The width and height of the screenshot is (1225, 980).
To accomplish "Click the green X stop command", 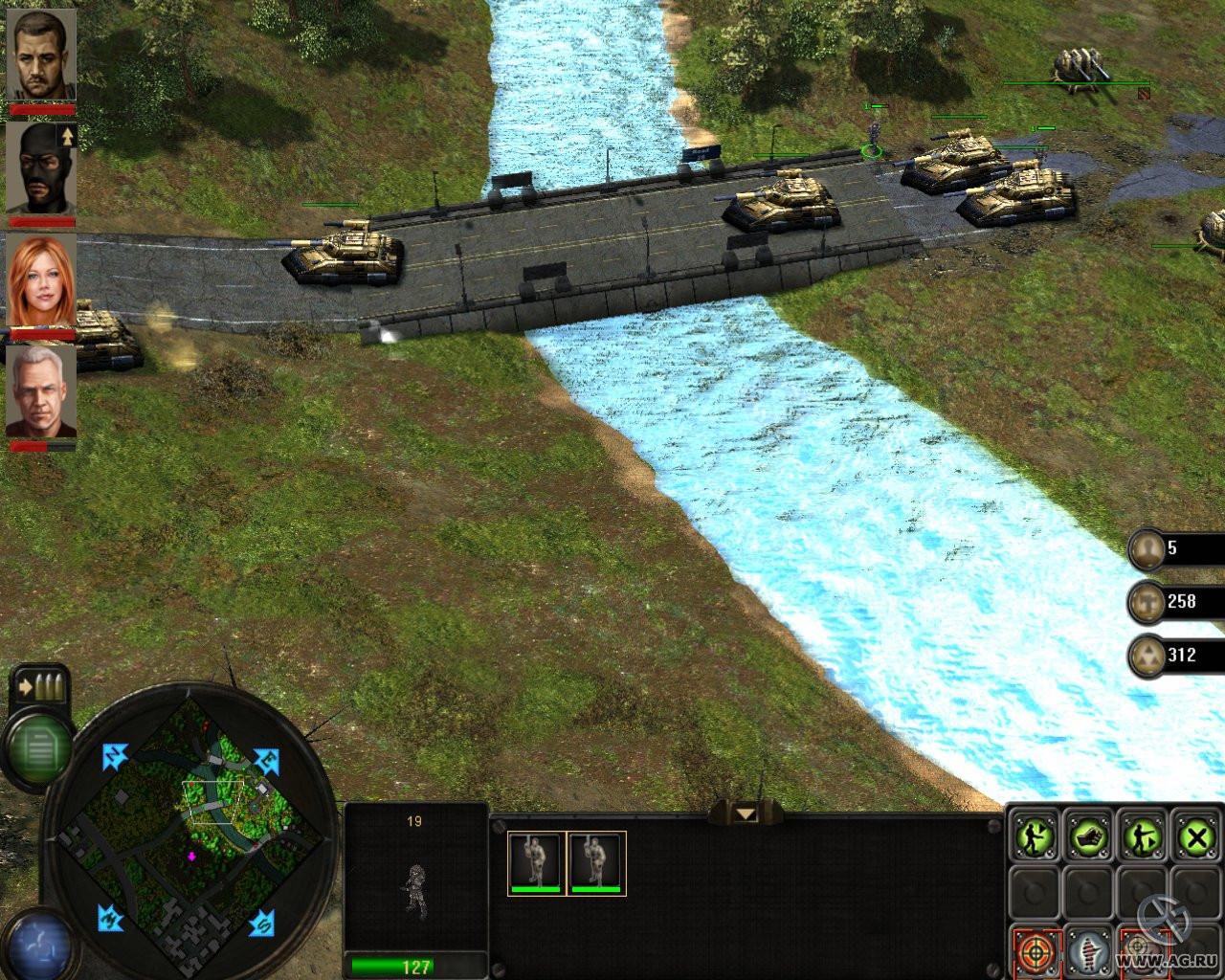I will tap(1196, 838).
